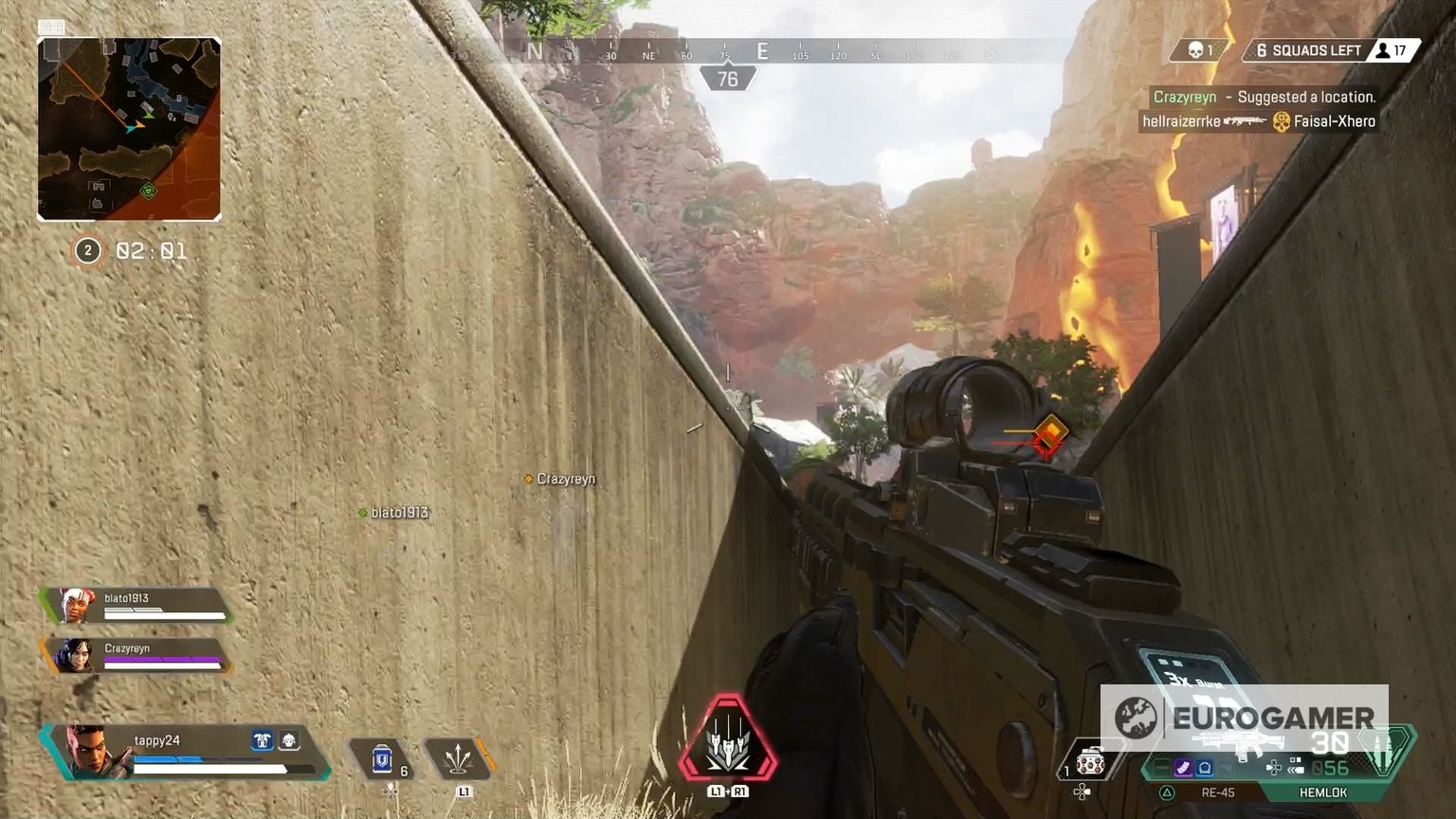1456x819 pixels.
Task: Click the L1 tactical ability icon
Action: pyautogui.click(x=459, y=759)
